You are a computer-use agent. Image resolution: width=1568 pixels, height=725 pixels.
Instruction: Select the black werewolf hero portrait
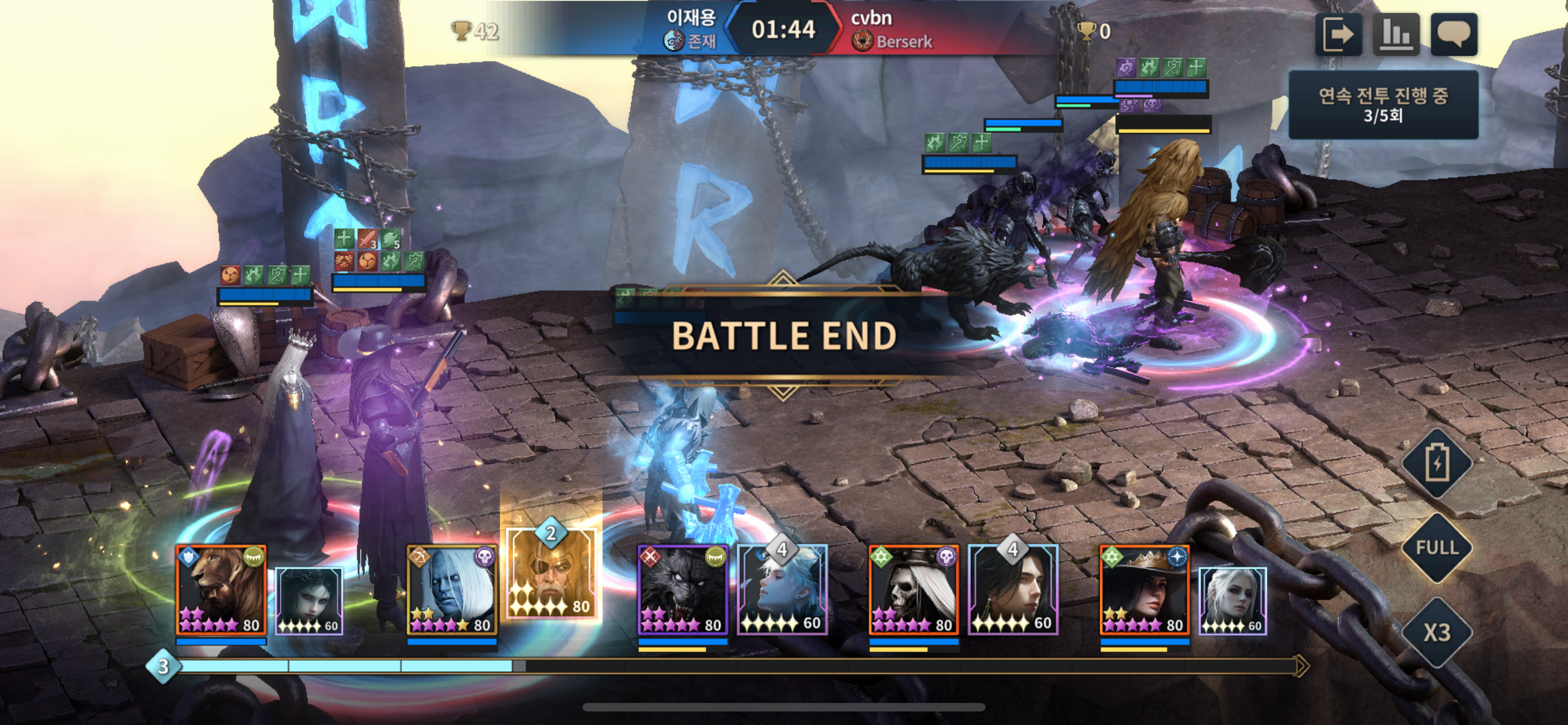point(682,590)
